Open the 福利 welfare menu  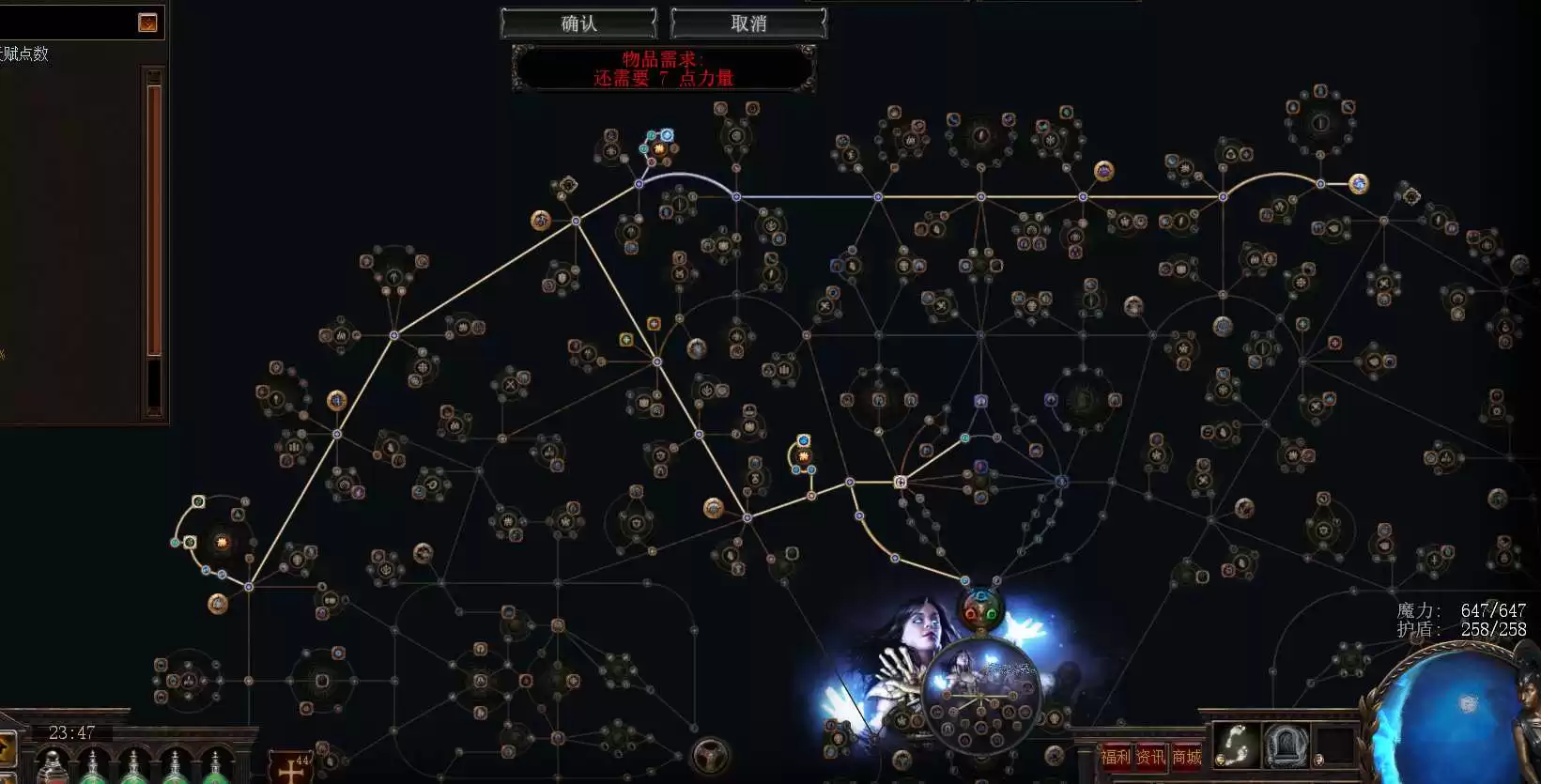(1117, 757)
